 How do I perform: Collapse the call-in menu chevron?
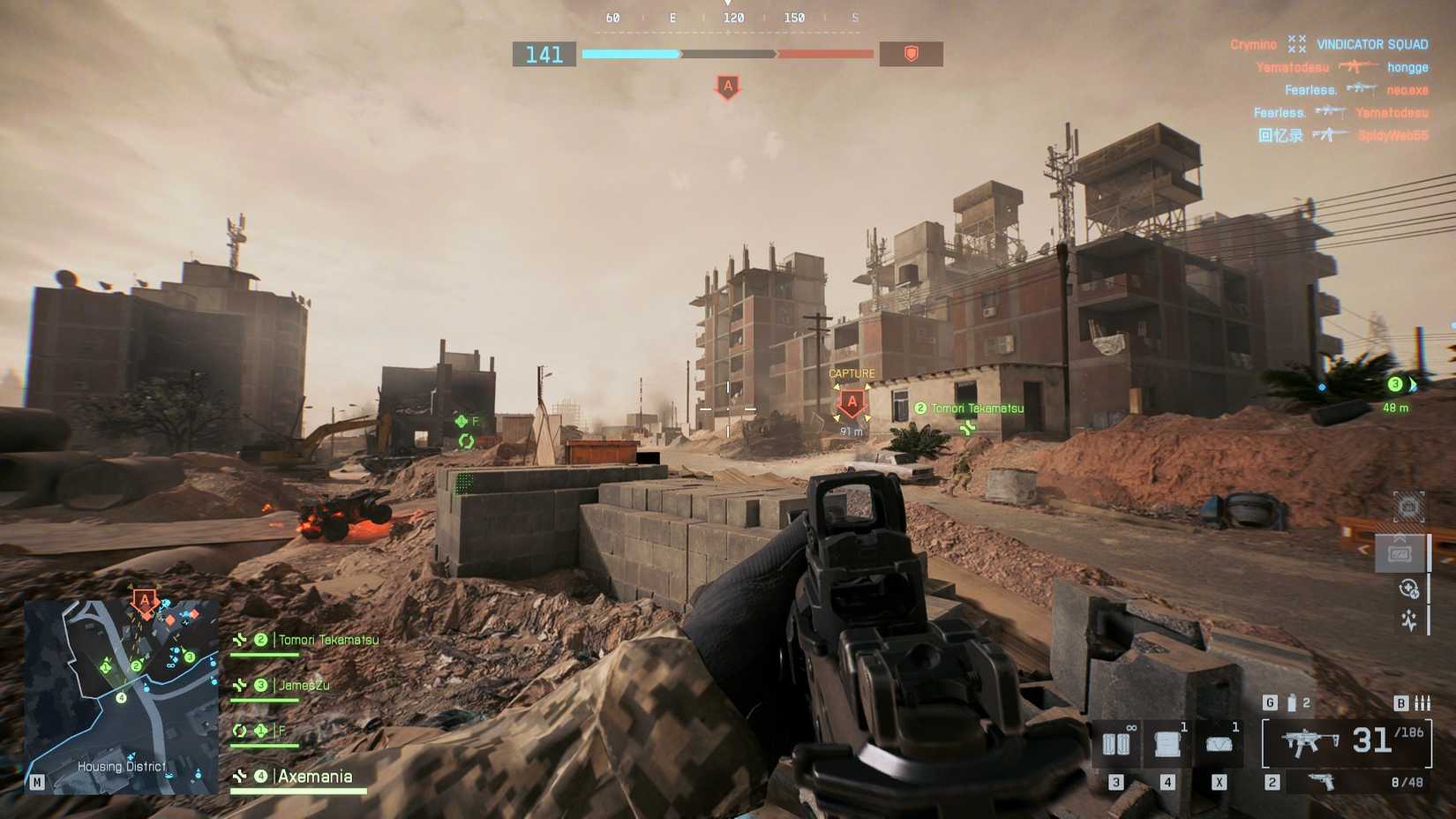coord(1401,537)
